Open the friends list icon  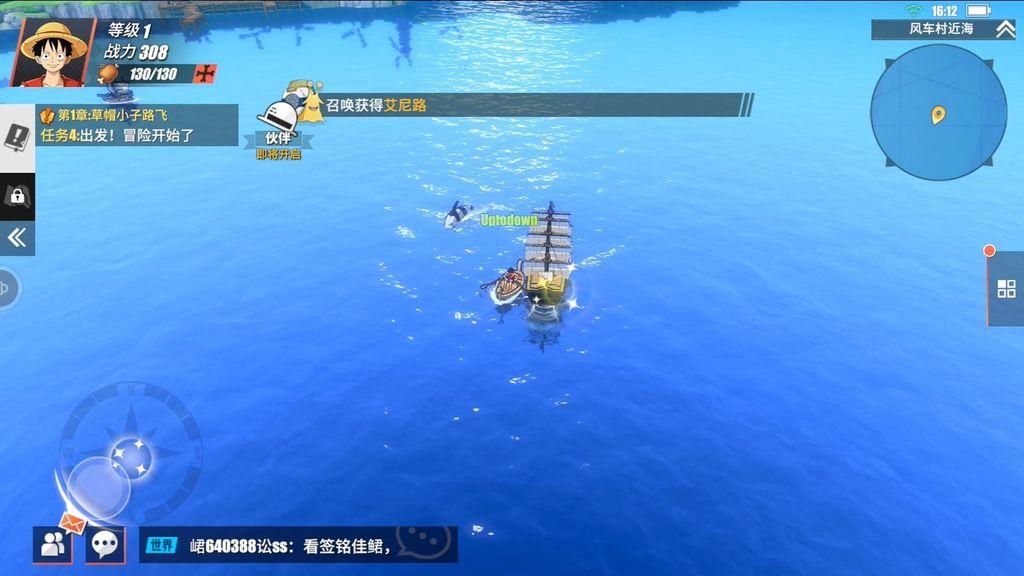pos(51,545)
